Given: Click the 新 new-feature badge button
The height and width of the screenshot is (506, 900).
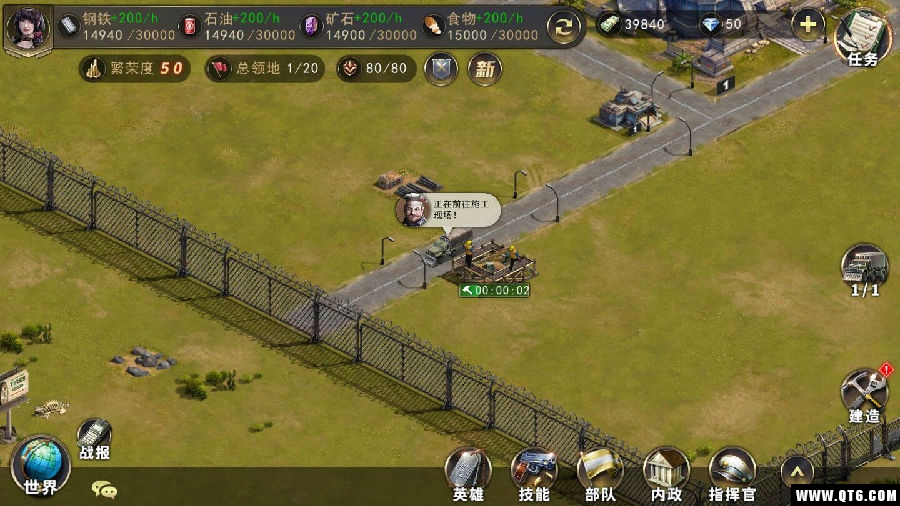Looking at the screenshot, I should pos(485,69).
